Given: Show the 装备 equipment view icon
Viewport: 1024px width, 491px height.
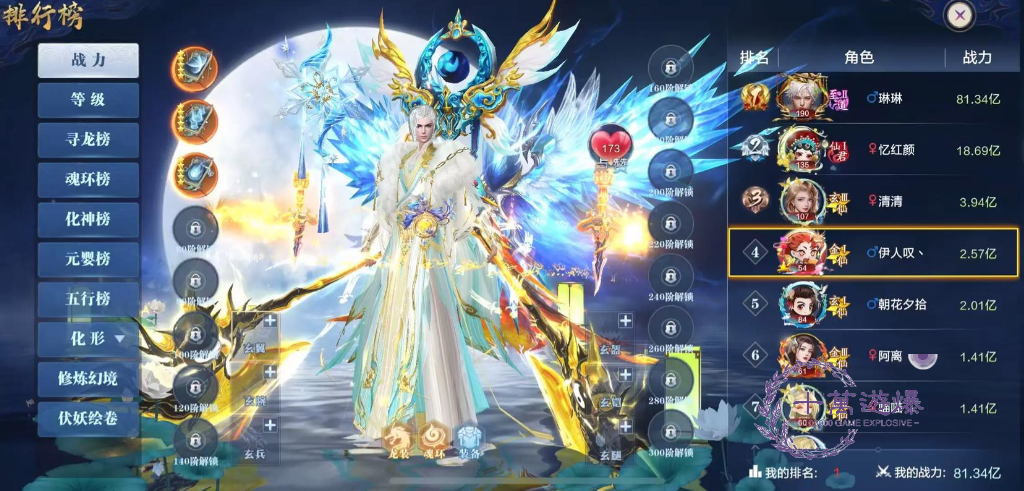Looking at the screenshot, I should point(469,439).
